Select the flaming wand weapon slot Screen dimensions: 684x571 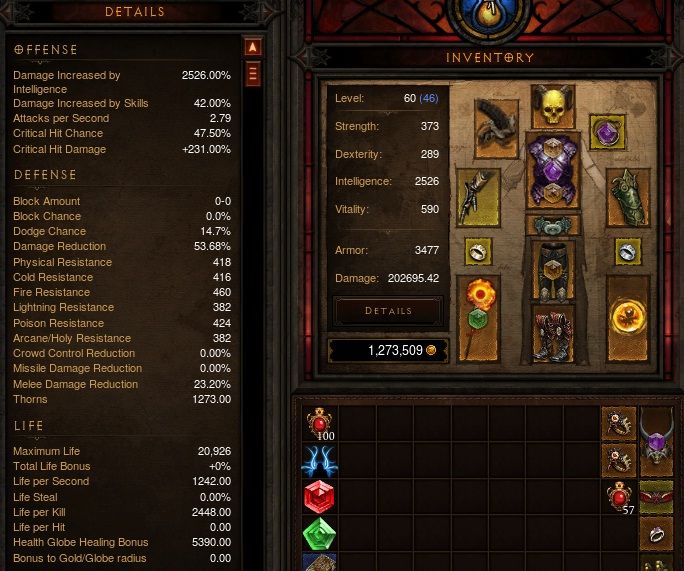coord(478,316)
